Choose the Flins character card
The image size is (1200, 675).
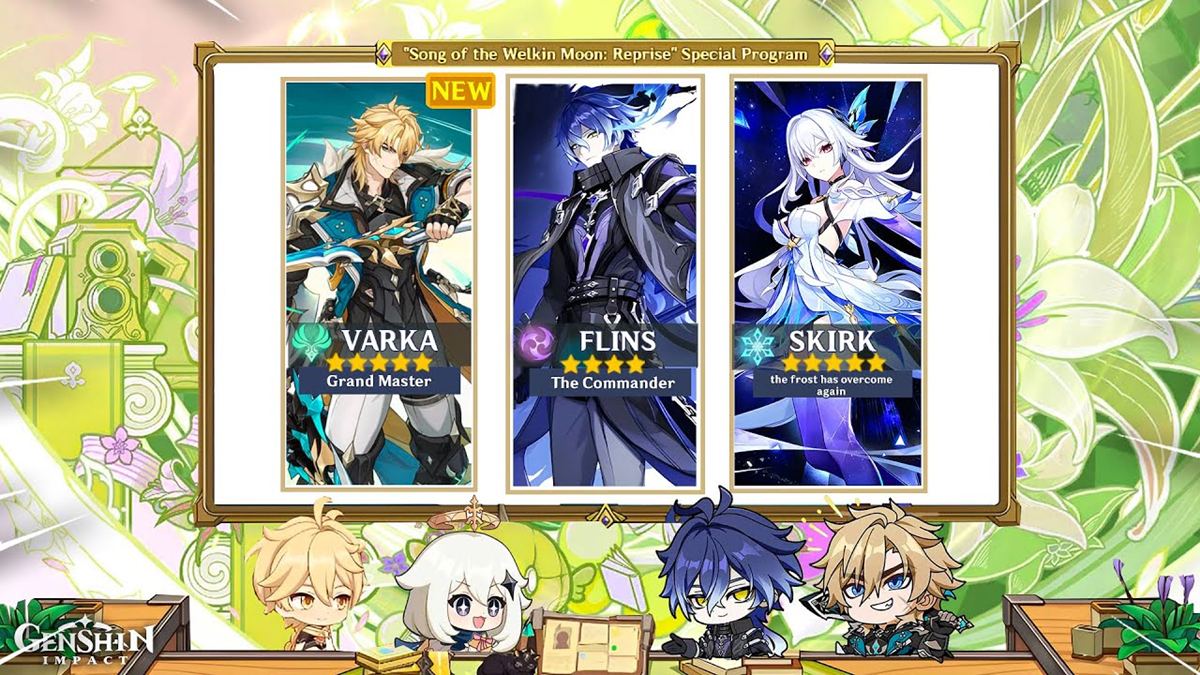[605, 283]
